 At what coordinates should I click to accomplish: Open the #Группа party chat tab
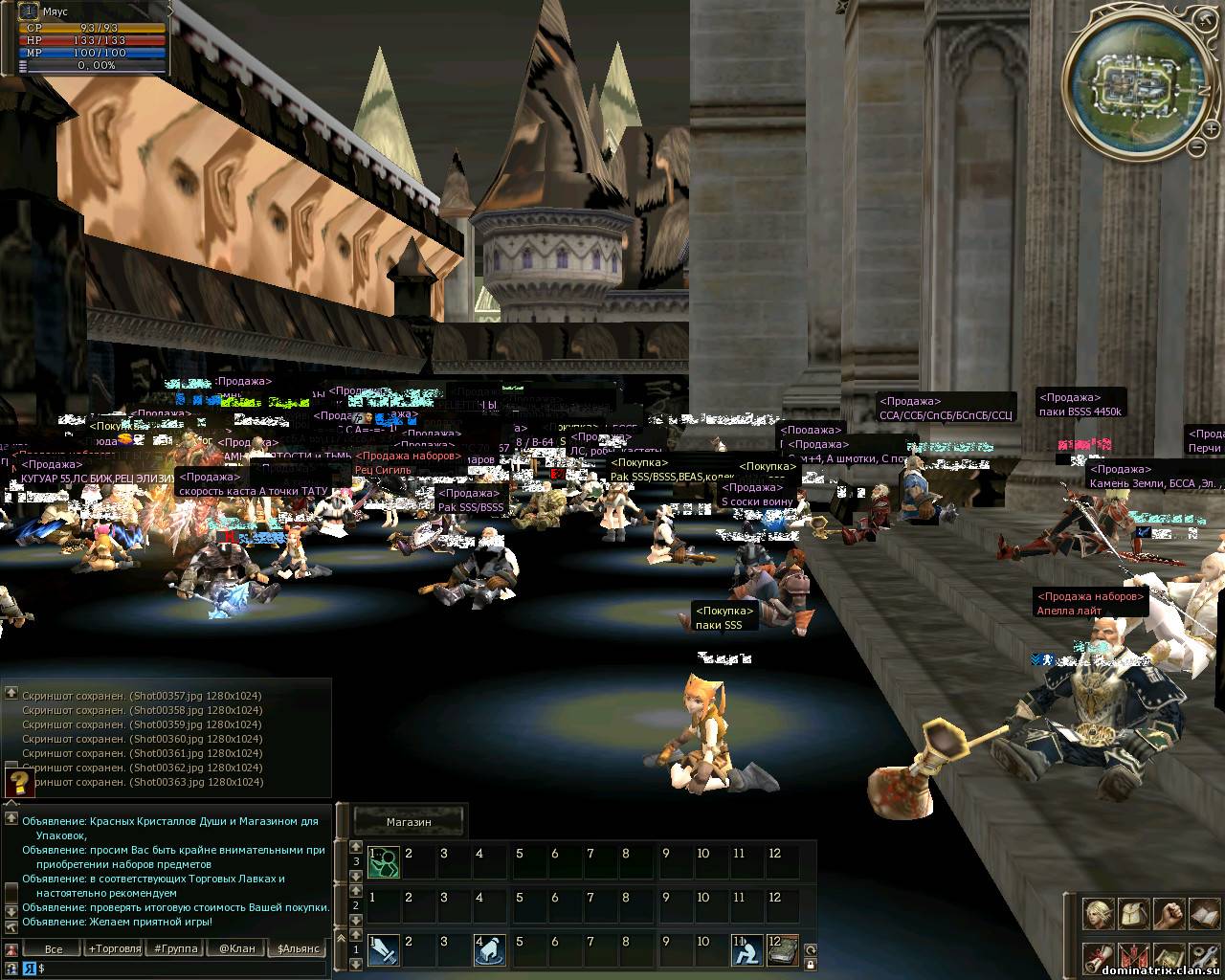coord(175,948)
